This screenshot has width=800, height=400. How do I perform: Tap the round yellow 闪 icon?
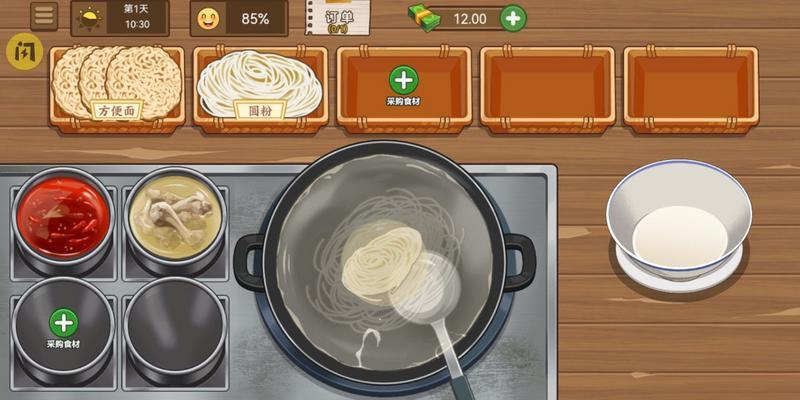point(24,51)
